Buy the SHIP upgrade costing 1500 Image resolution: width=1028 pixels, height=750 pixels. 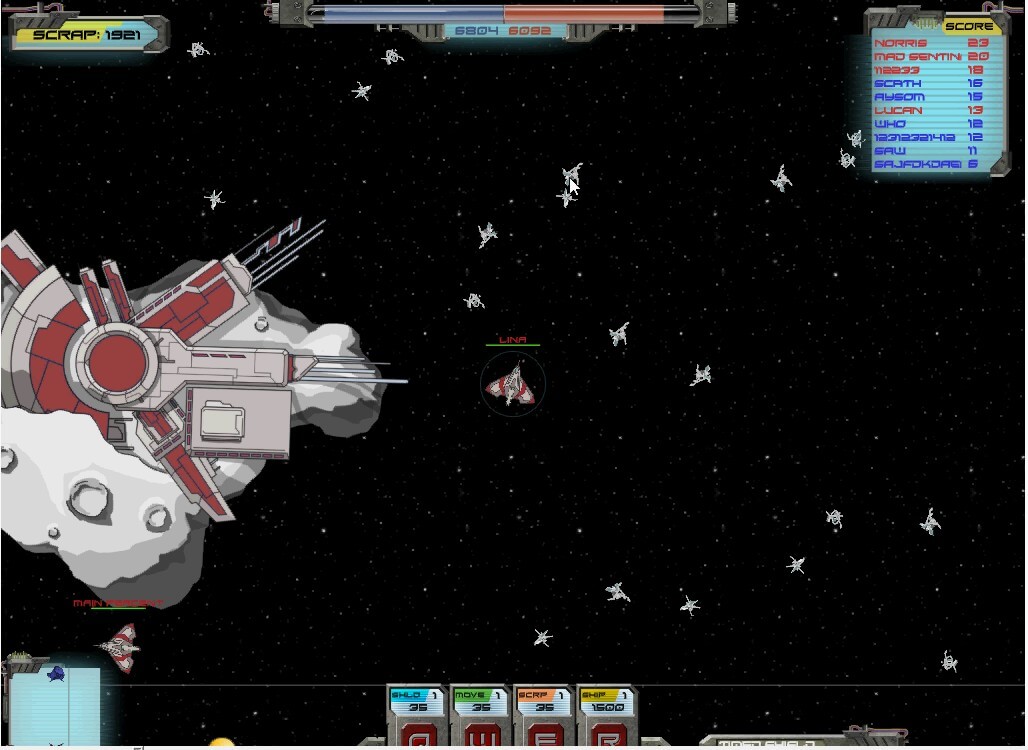point(606,712)
